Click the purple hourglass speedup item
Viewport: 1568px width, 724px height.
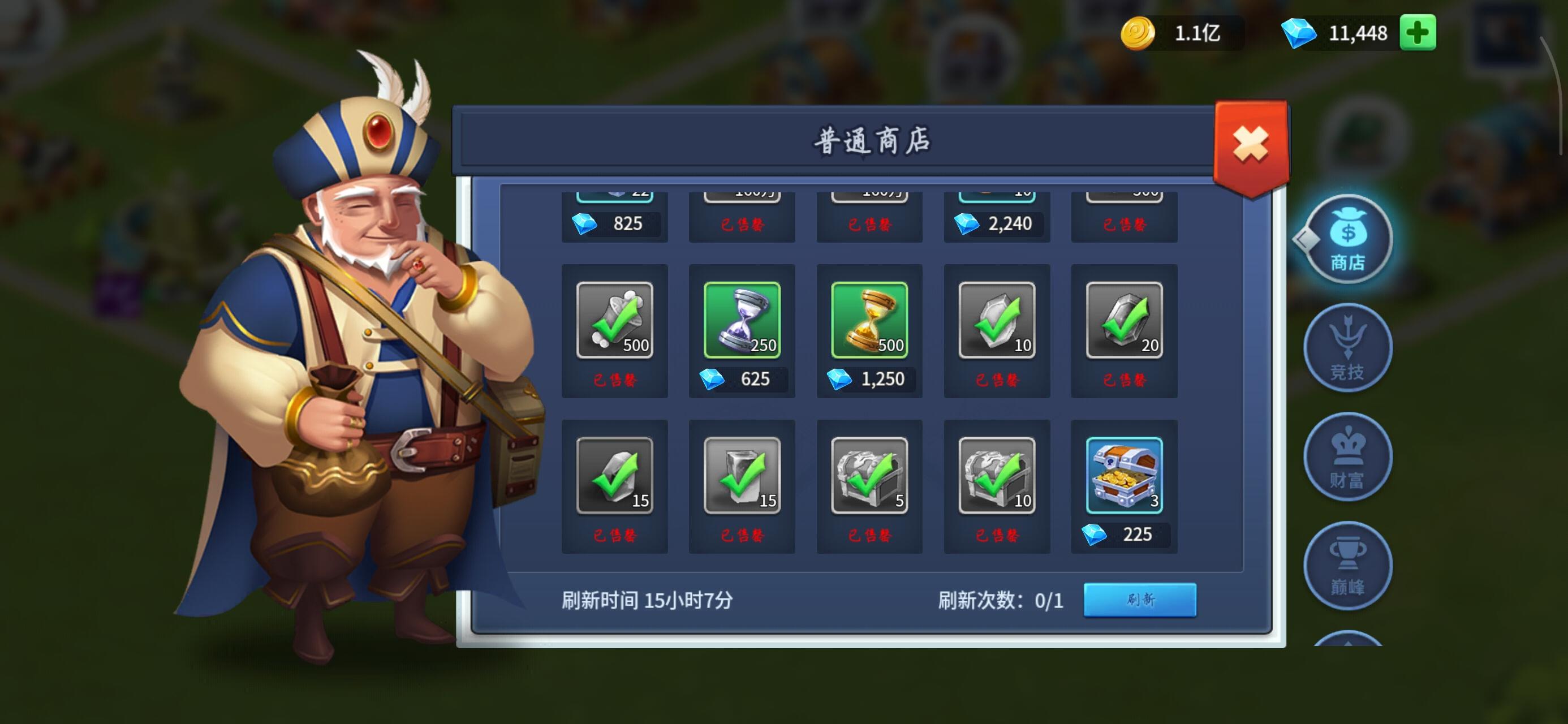coord(742,320)
